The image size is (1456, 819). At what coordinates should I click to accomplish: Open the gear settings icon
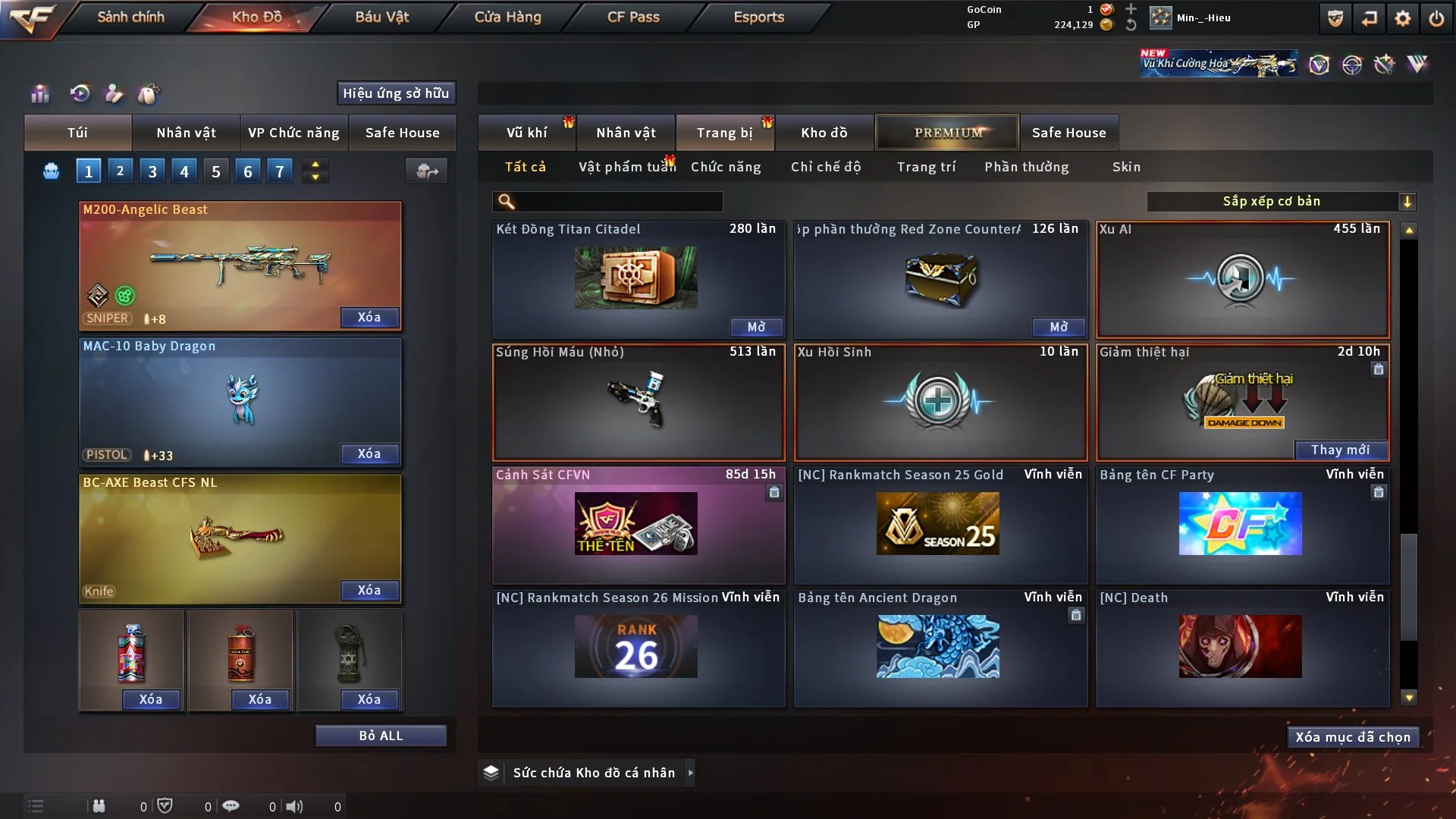(x=1403, y=18)
